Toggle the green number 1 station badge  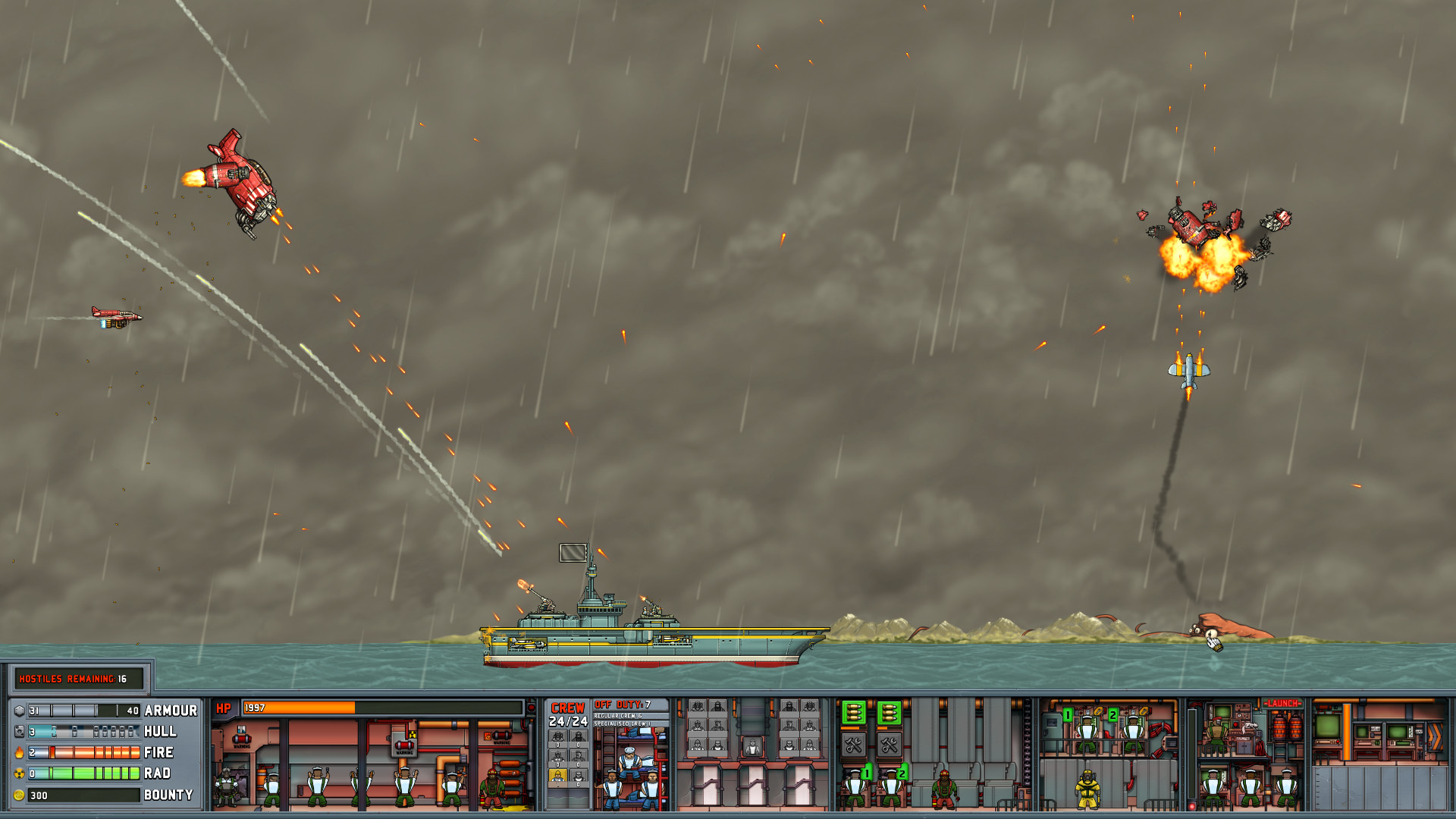click(x=867, y=773)
